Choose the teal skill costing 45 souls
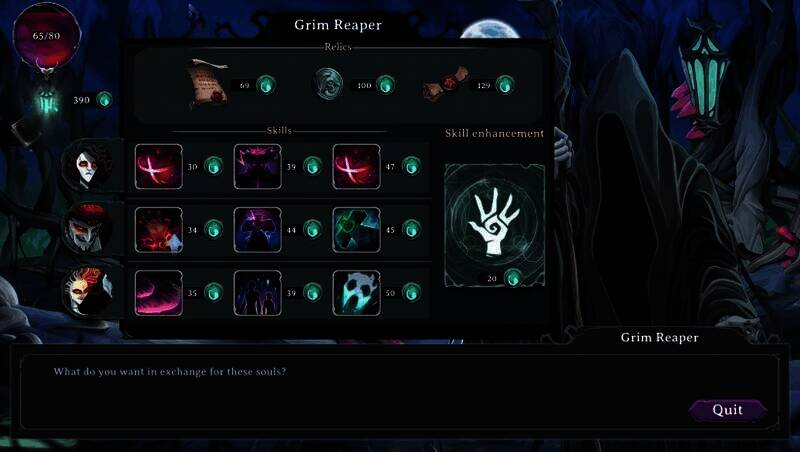This screenshot has height=452, width=800. (x=357, y=229)
